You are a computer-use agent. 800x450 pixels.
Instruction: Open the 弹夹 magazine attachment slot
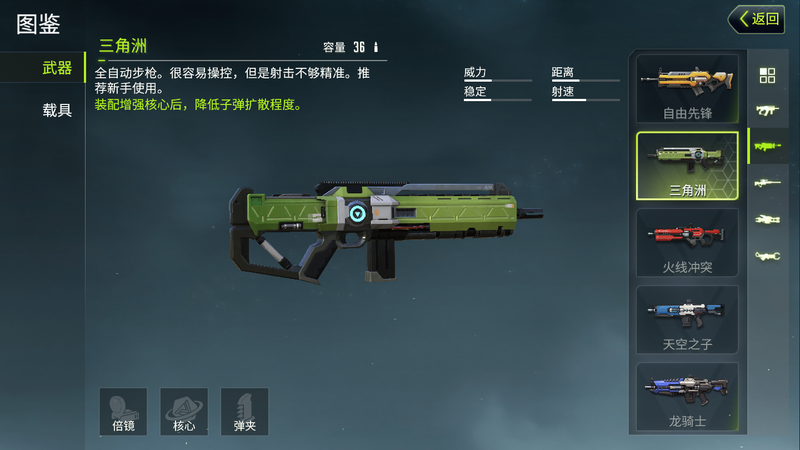coord(245,411)
